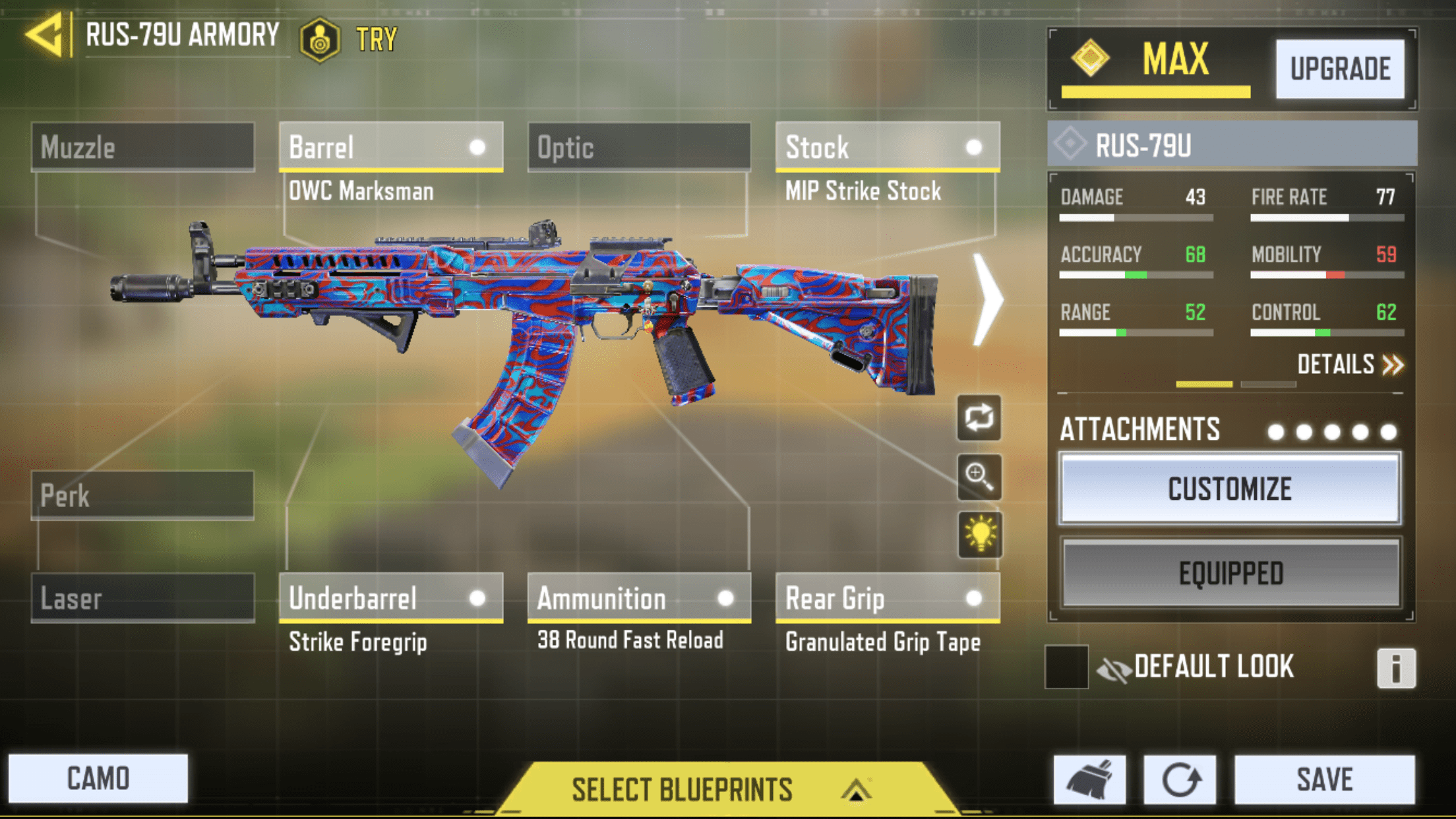This screenshot has width=1456, height=819.
Task: Open the Optic attachment slot
Action: (638, 147)
